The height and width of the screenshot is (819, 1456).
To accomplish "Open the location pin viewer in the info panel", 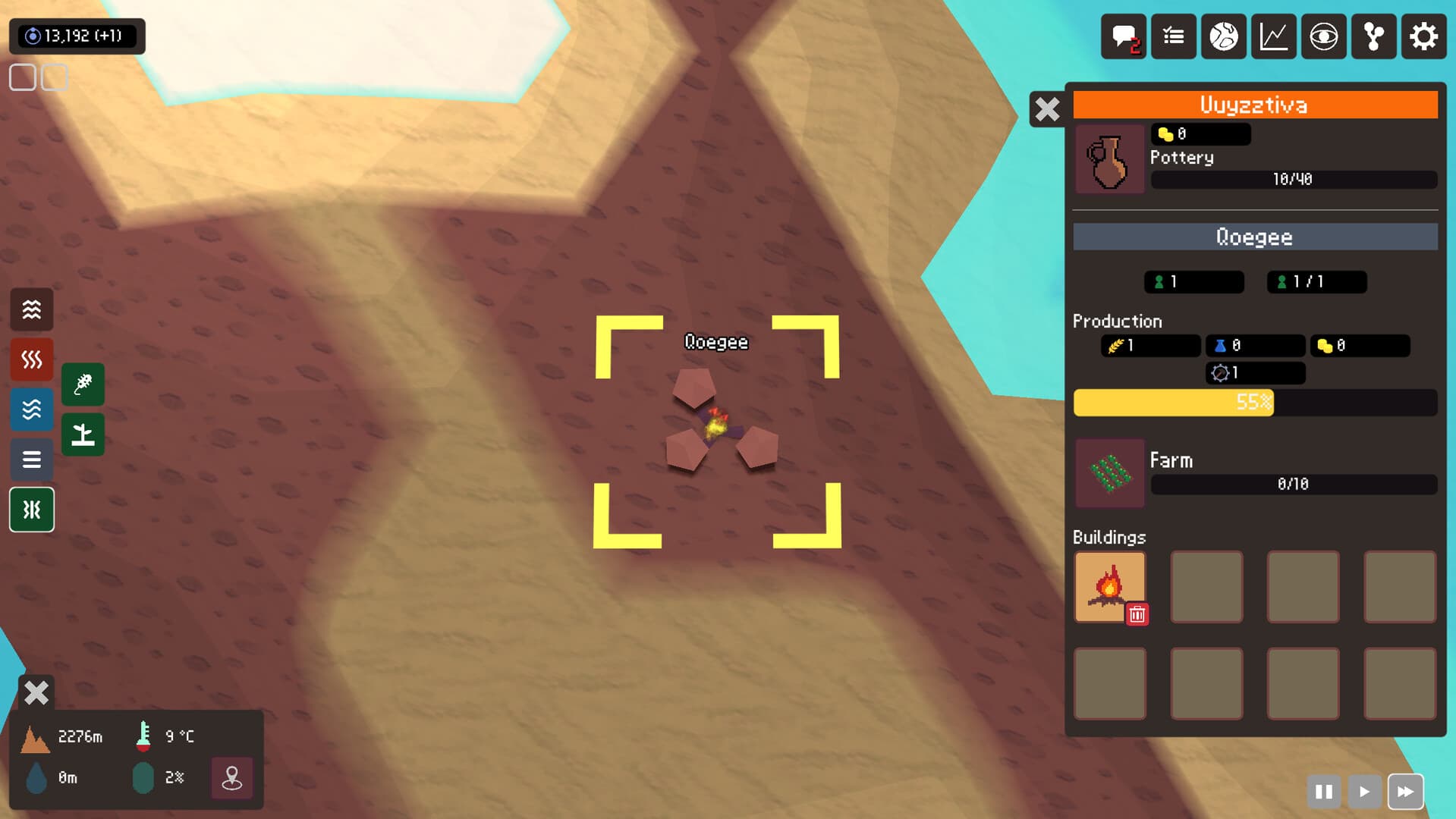I will point(232,778).
